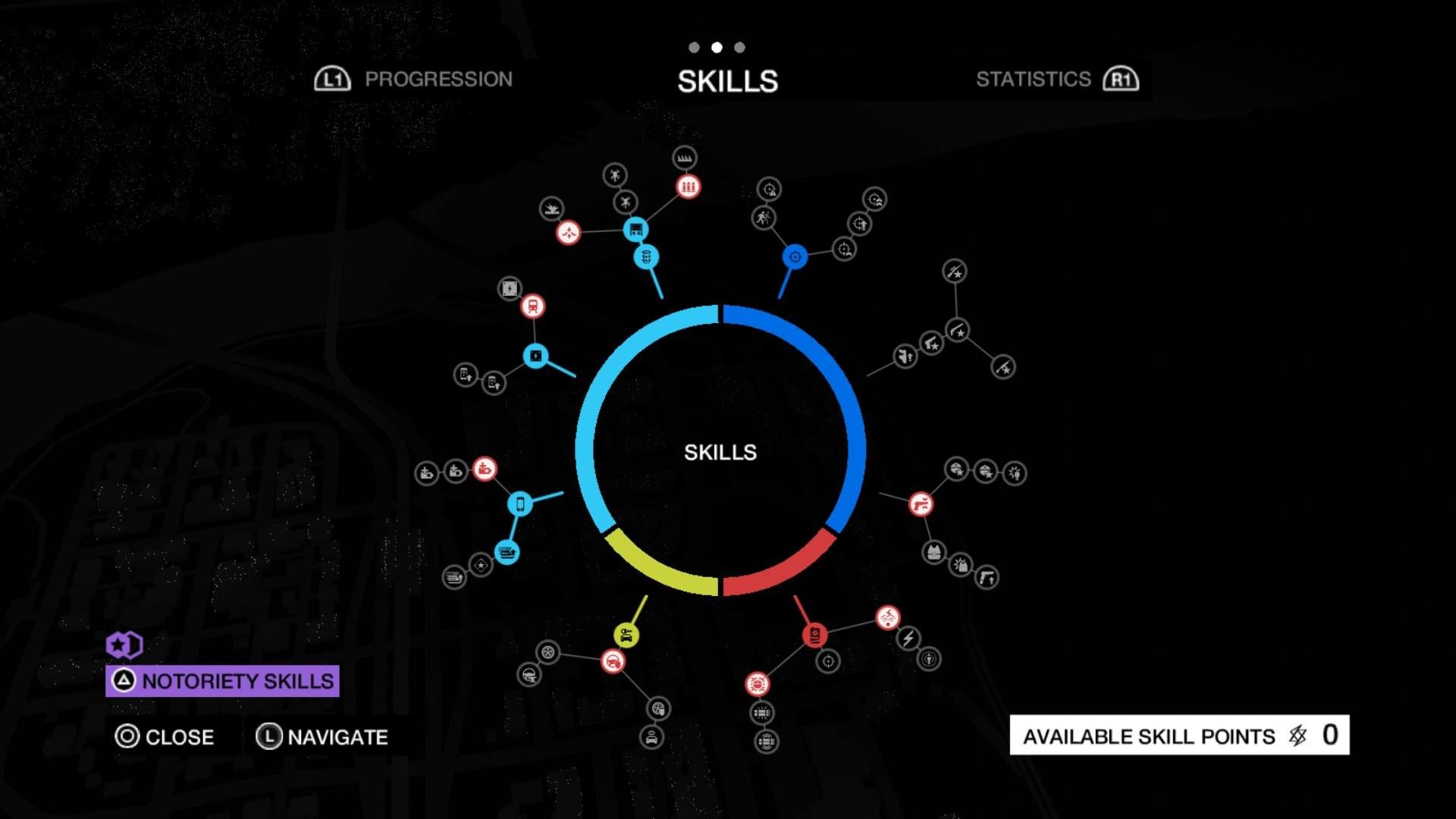Select the traffic light hacking skill

coord(645,256)
